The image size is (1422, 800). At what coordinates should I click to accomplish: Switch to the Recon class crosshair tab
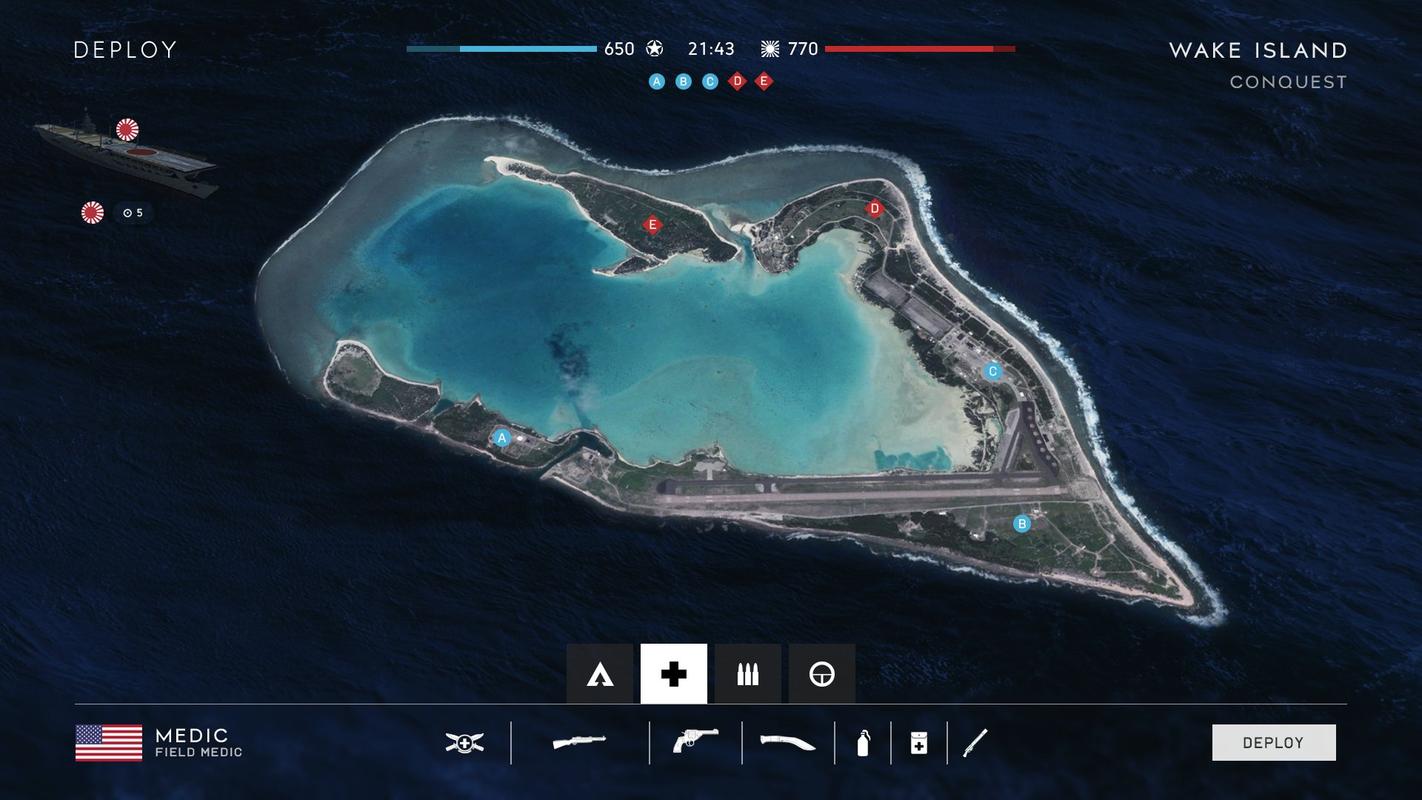822,675
